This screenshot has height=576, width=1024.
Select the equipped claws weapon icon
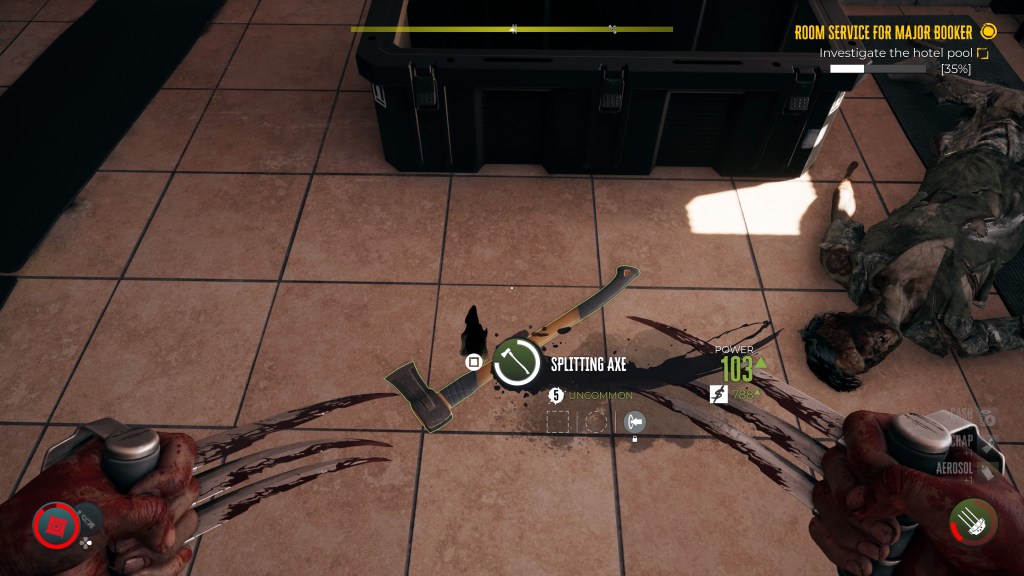[x=973, y=523]
